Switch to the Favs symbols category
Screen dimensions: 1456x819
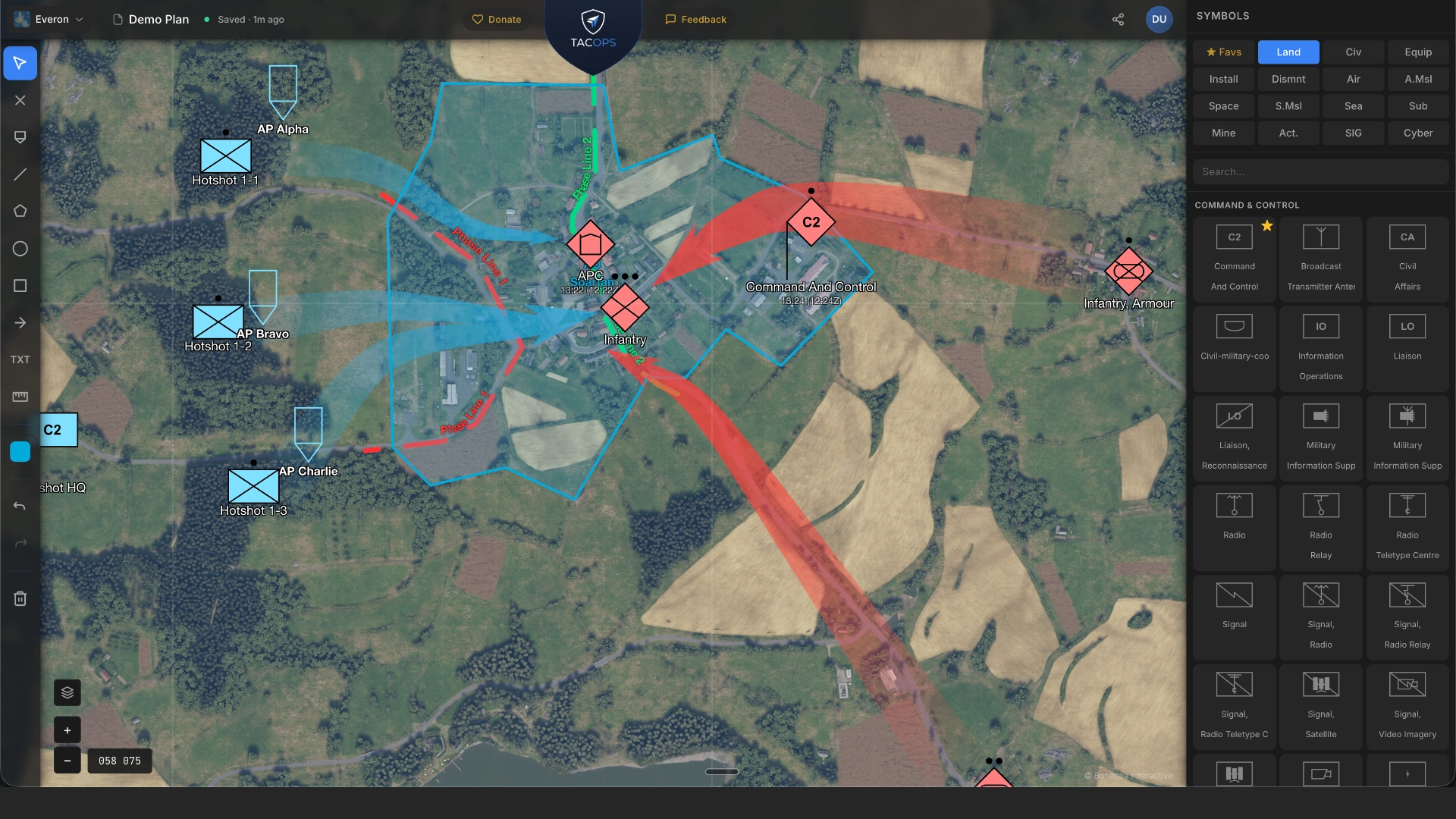(x=1222, y=52)
